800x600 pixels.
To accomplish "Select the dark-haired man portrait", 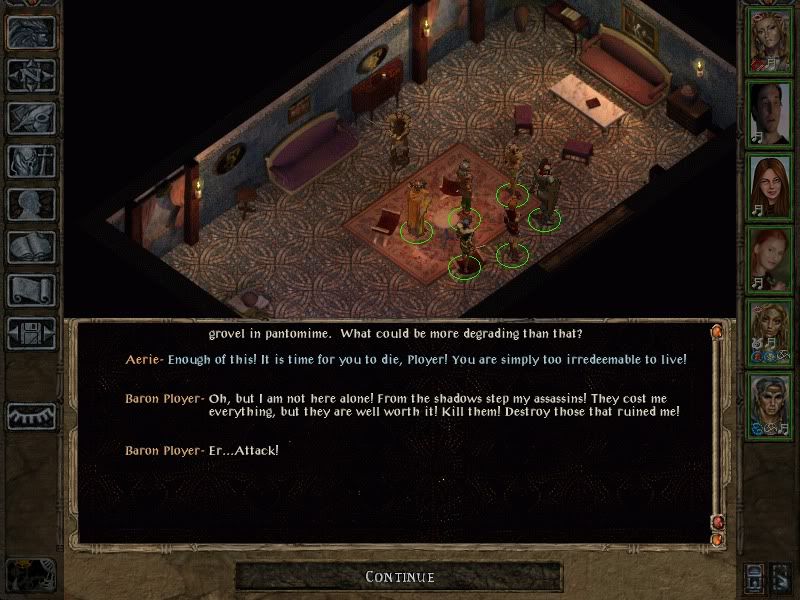I will click(x=770, y=112).
